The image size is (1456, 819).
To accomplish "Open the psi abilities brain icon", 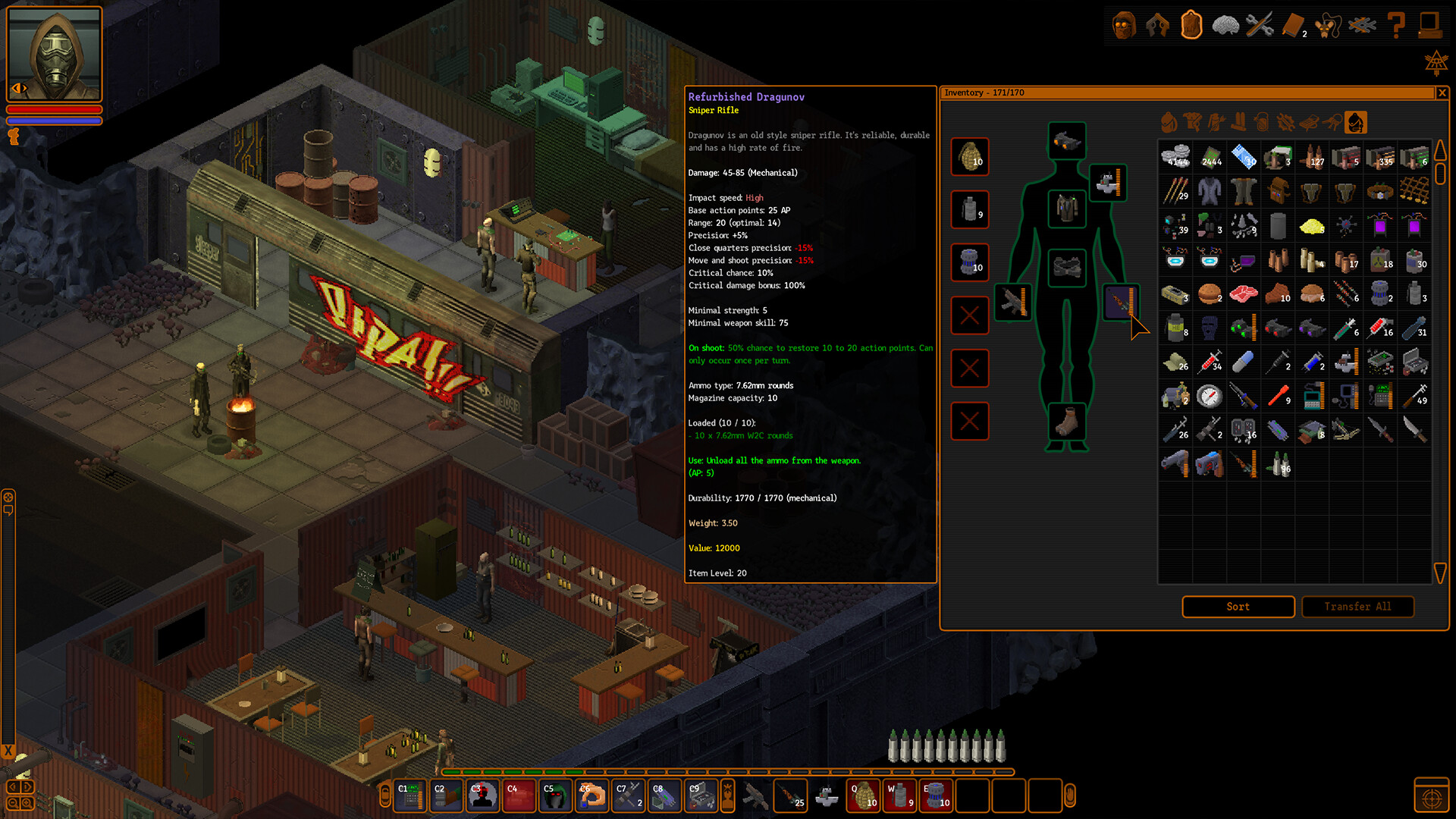I will (1225, 26).
